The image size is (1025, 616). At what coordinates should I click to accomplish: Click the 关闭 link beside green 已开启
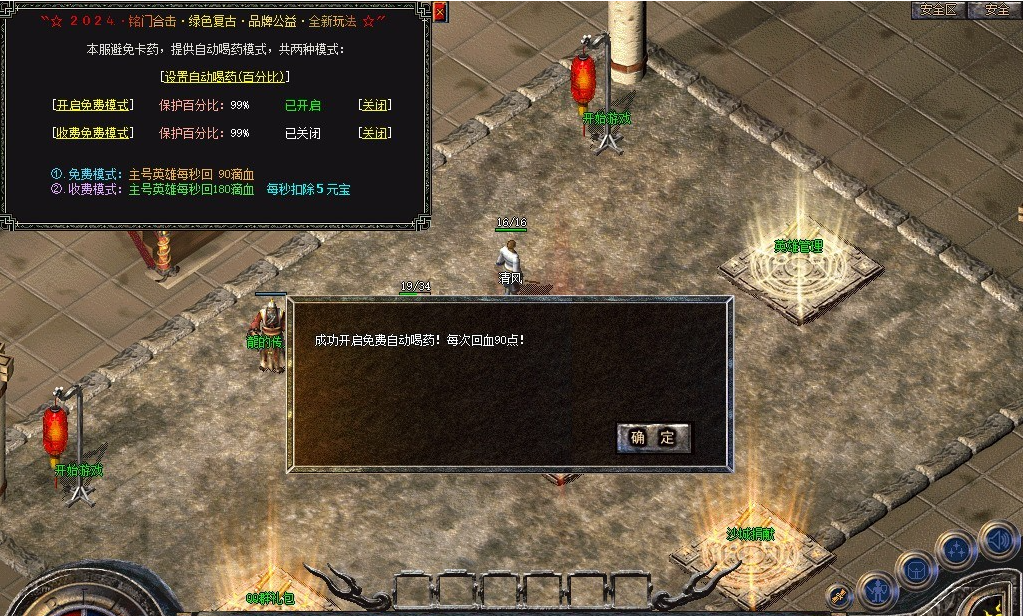pos(374,105)
